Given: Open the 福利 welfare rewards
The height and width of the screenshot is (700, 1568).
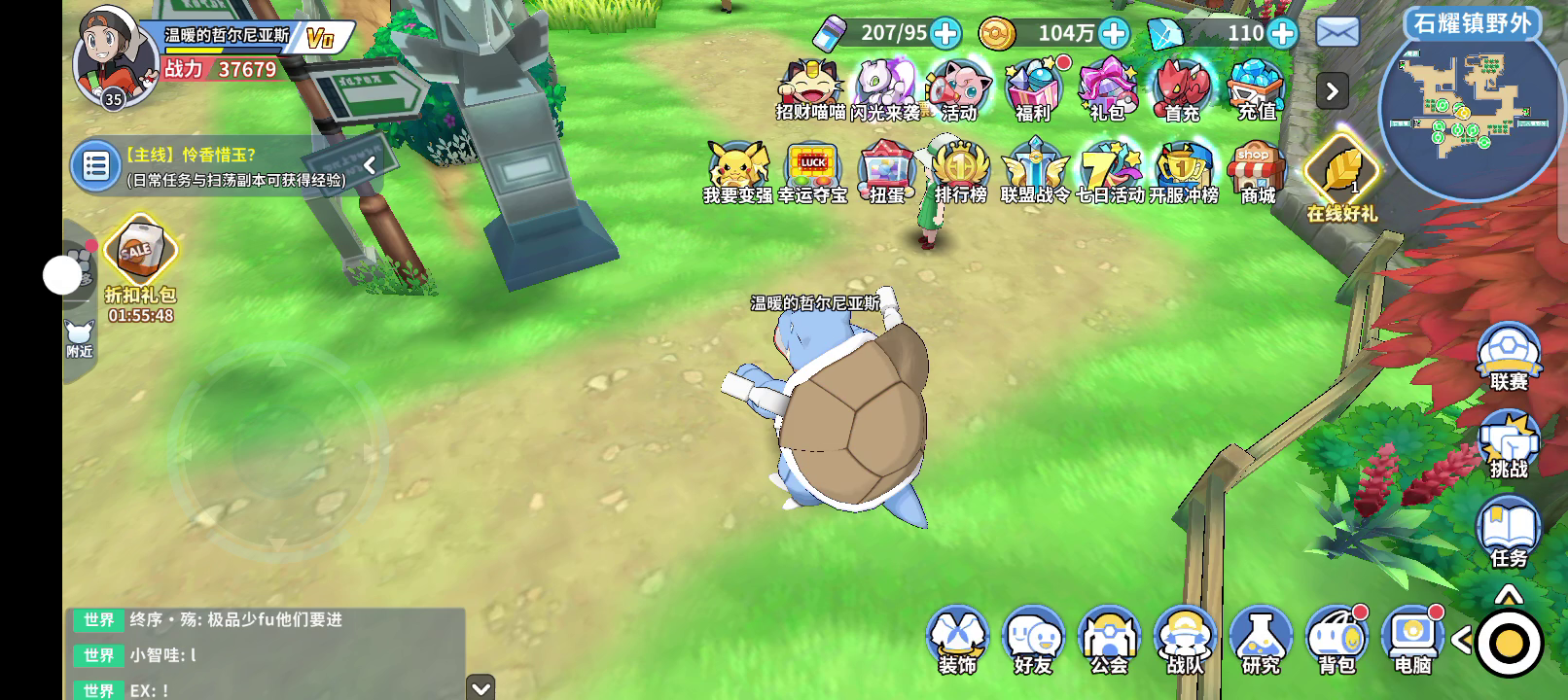Looking at the screenshot, I should pyautogui.click(x=1033, y=89).
